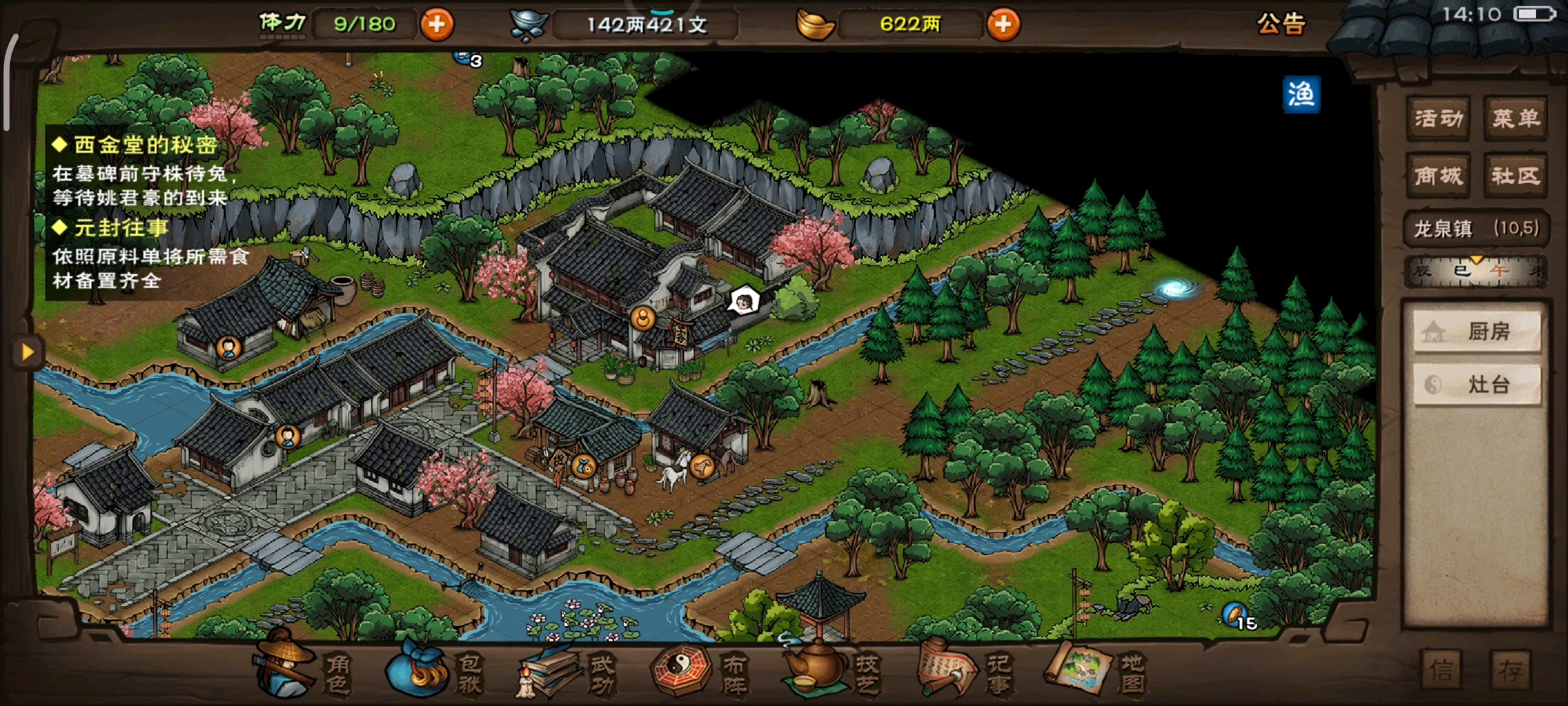Screen dimensions: 1568x706
Task: Toggle the blue 渔 fishing icon
Action: (x=1301, y=95)
